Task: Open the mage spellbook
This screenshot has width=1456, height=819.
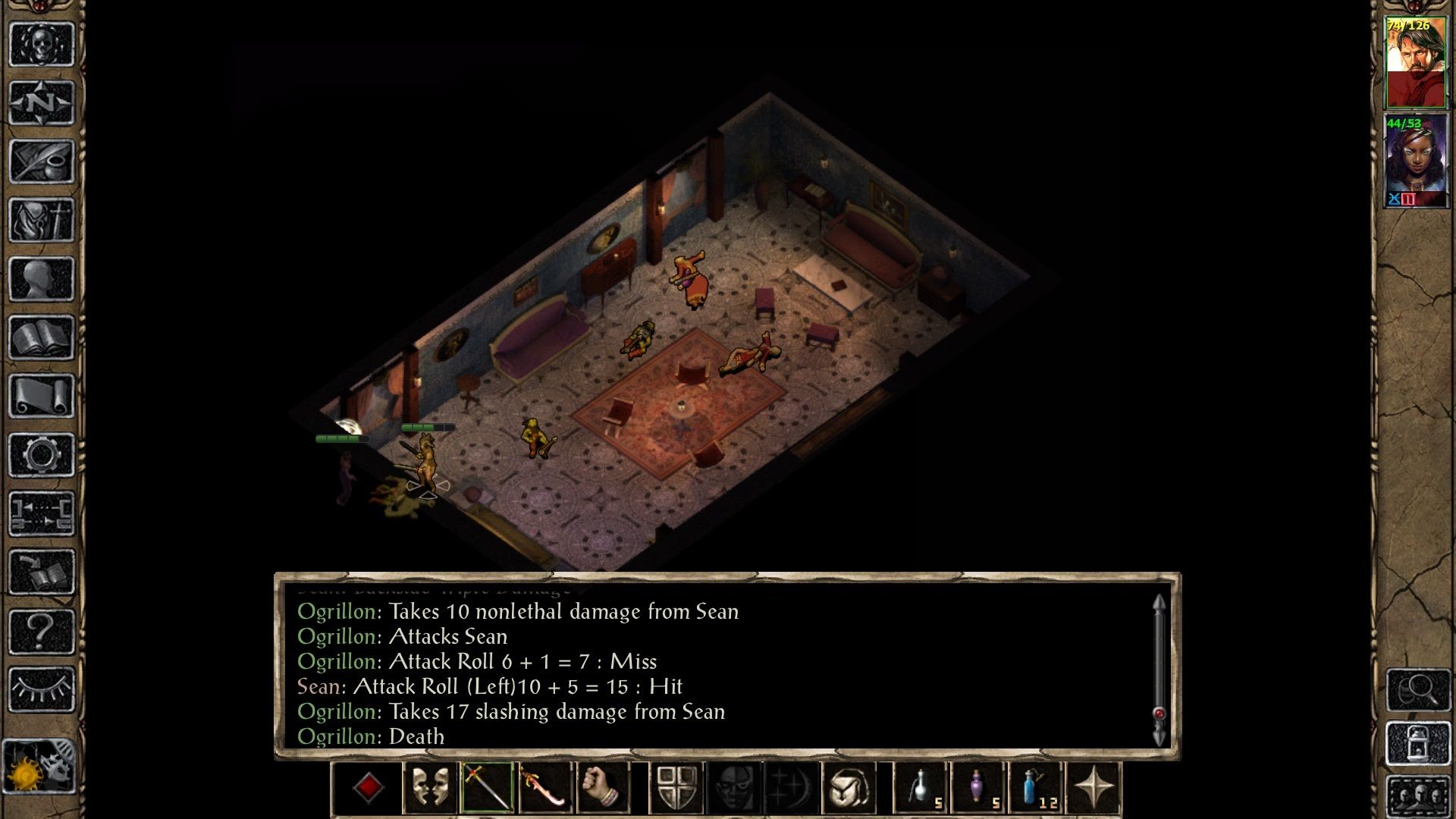Action: tap(42, 337)
